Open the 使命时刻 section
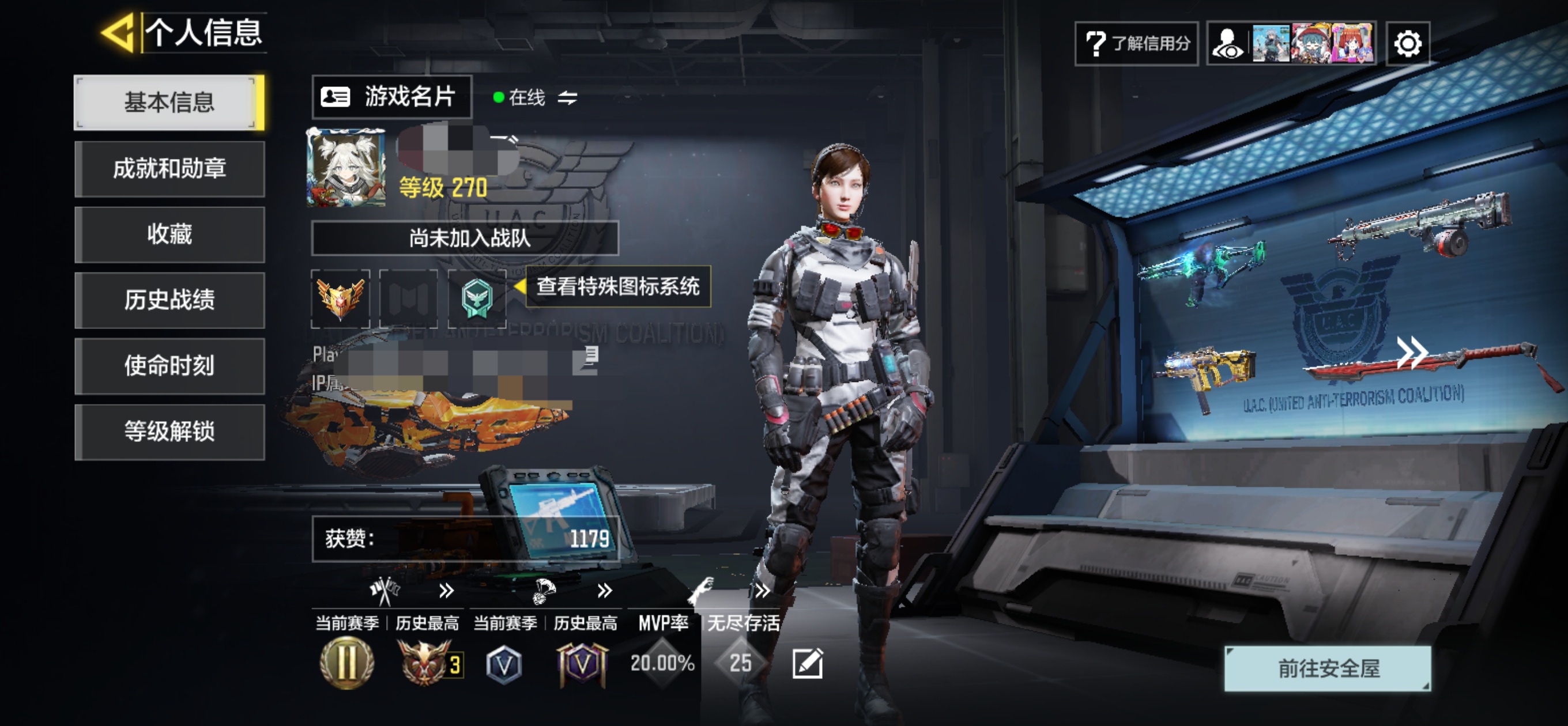This screenshot has width=1568, height=726. point(169,366)
